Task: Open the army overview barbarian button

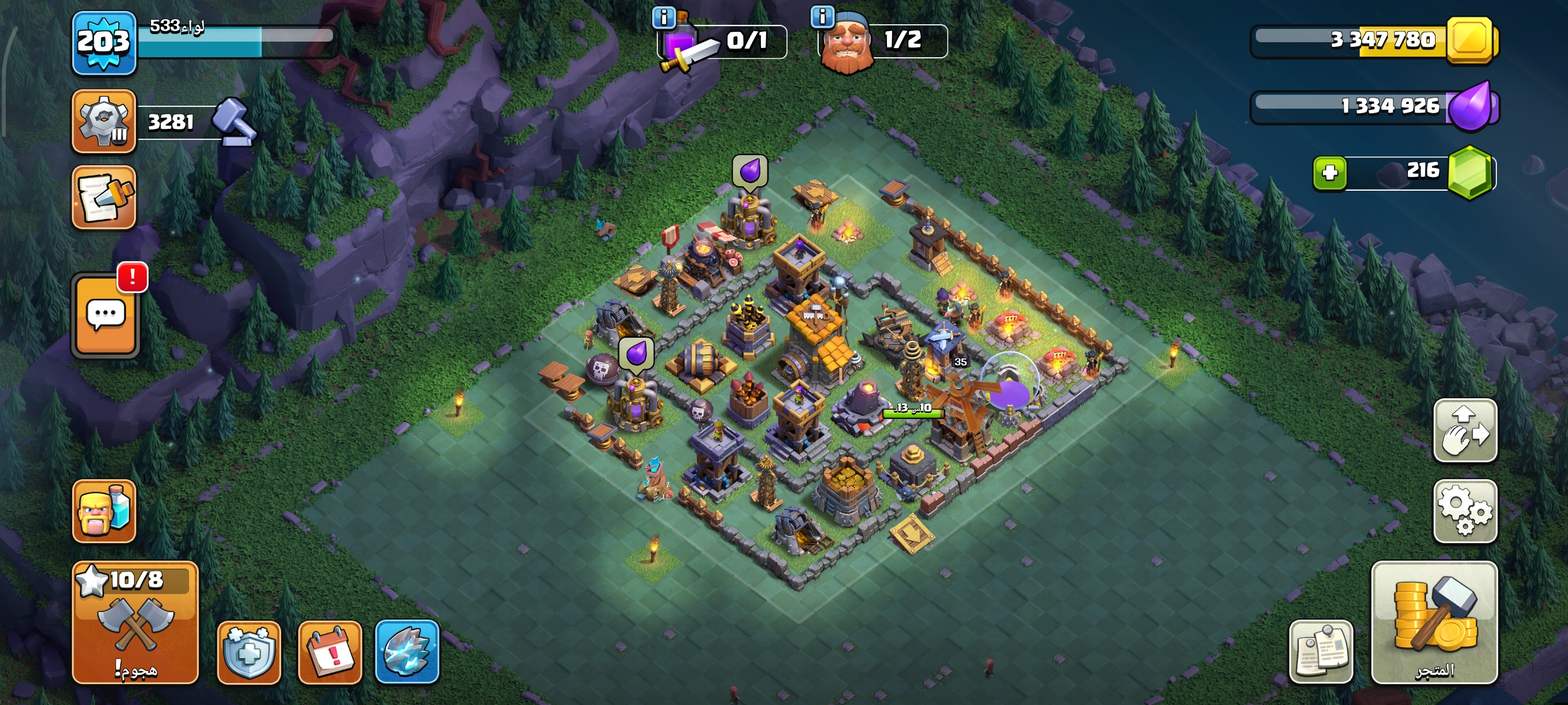Action: 103,511
